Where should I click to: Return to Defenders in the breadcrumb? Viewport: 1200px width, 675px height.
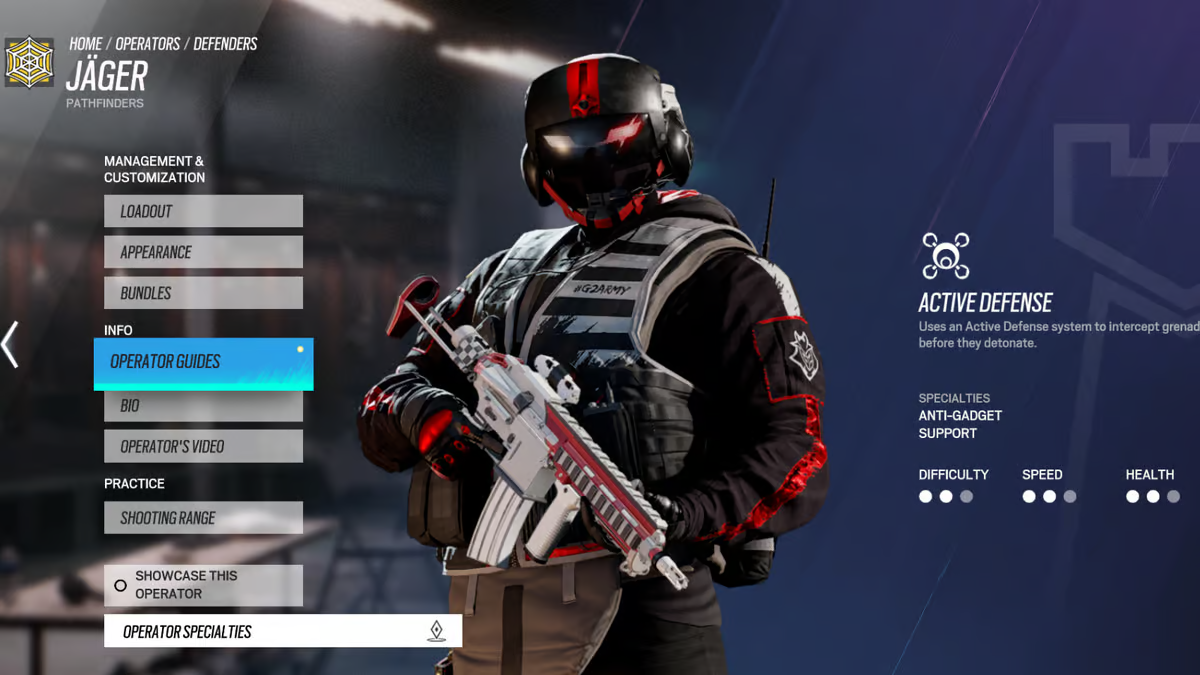click(x=225, y=44)
